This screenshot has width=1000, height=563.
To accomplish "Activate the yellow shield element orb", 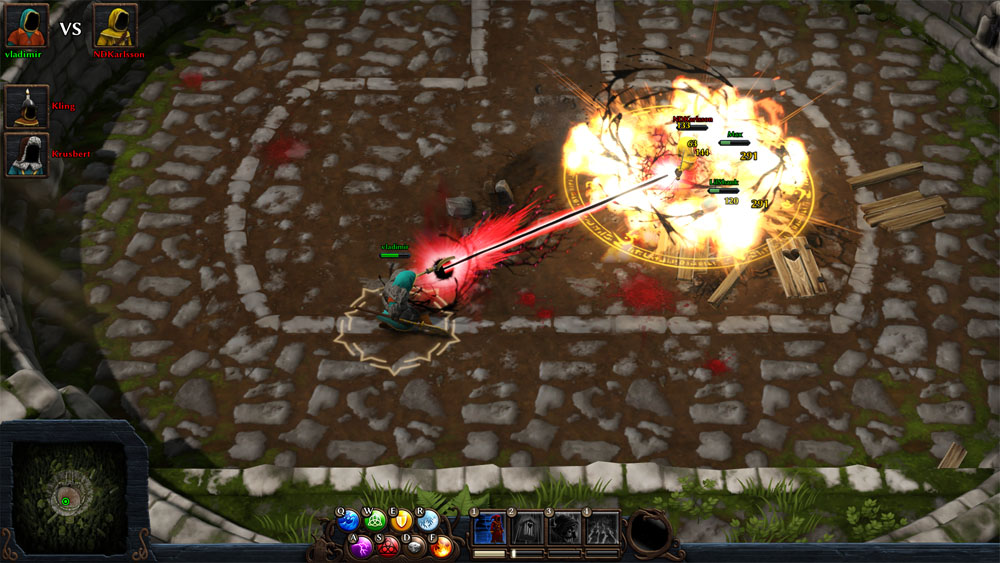I will coord(402,520).
